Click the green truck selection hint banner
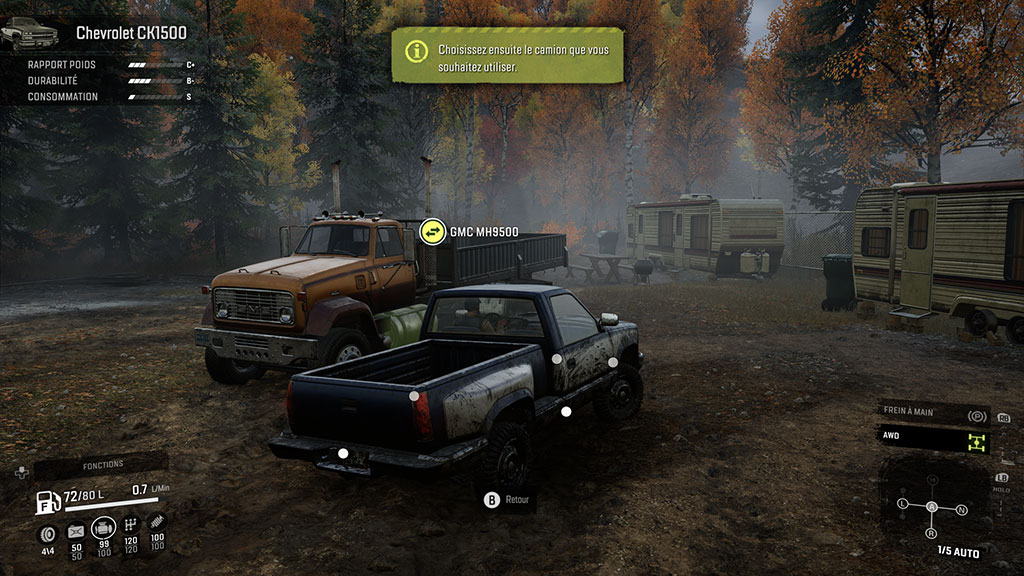The height and width of the screenshot is (576, 1024). [x=507, y=55]
